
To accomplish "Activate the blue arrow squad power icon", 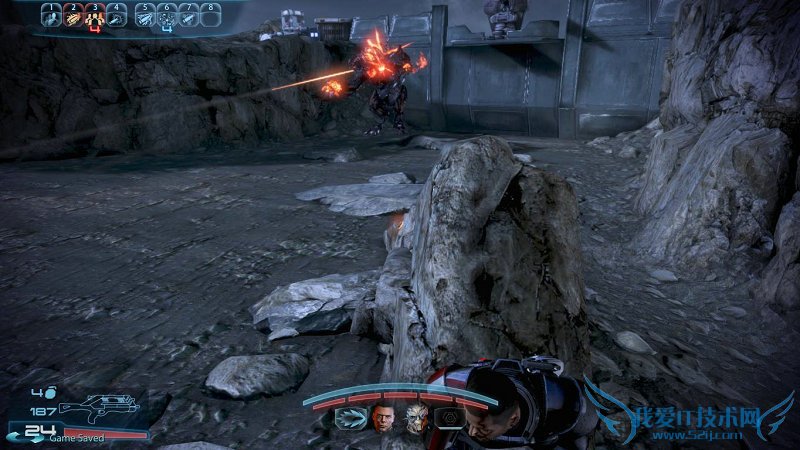I will pyautogui.click(x=350, y=418).
